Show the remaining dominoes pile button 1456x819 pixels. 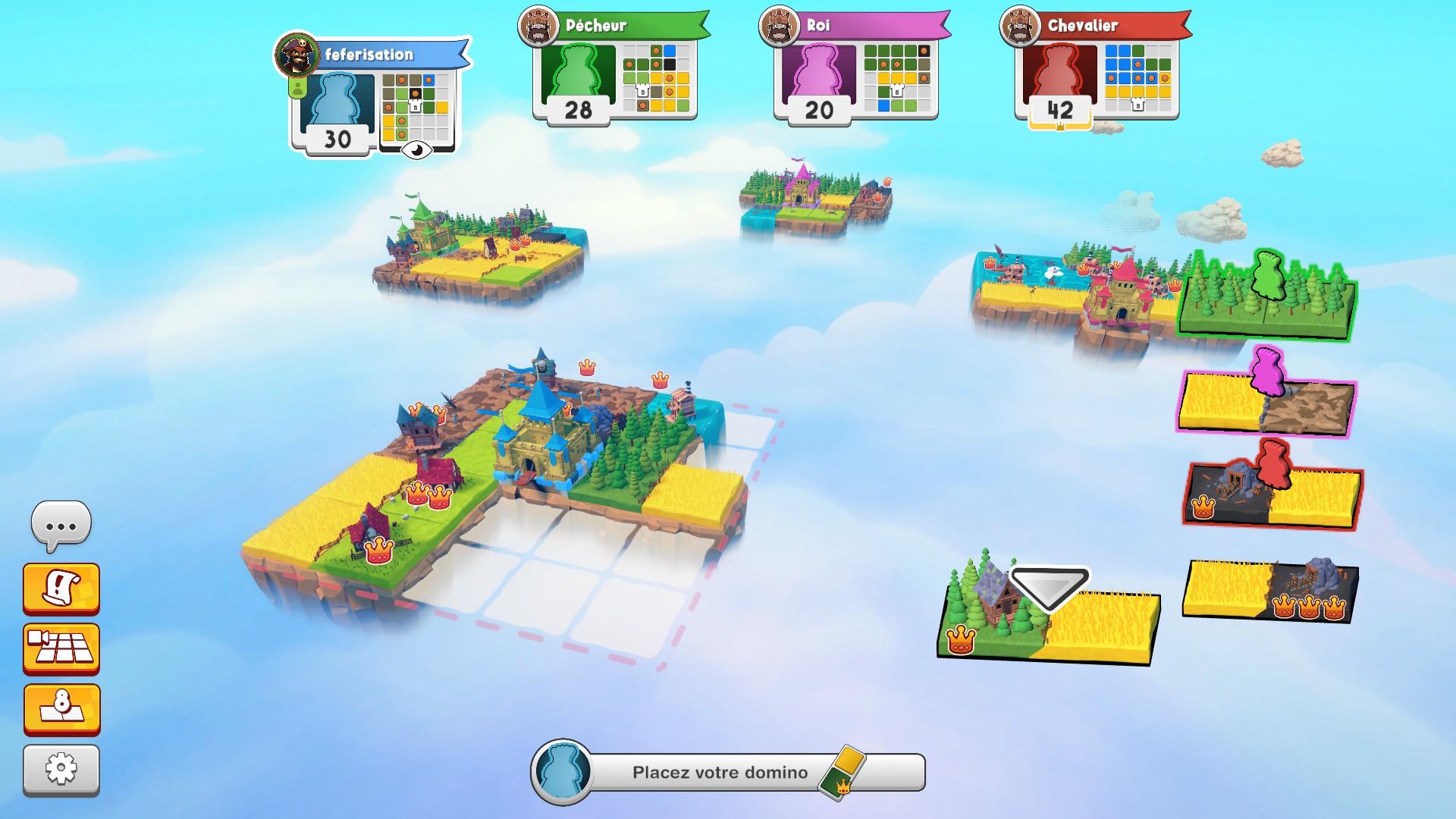point(61,709)
